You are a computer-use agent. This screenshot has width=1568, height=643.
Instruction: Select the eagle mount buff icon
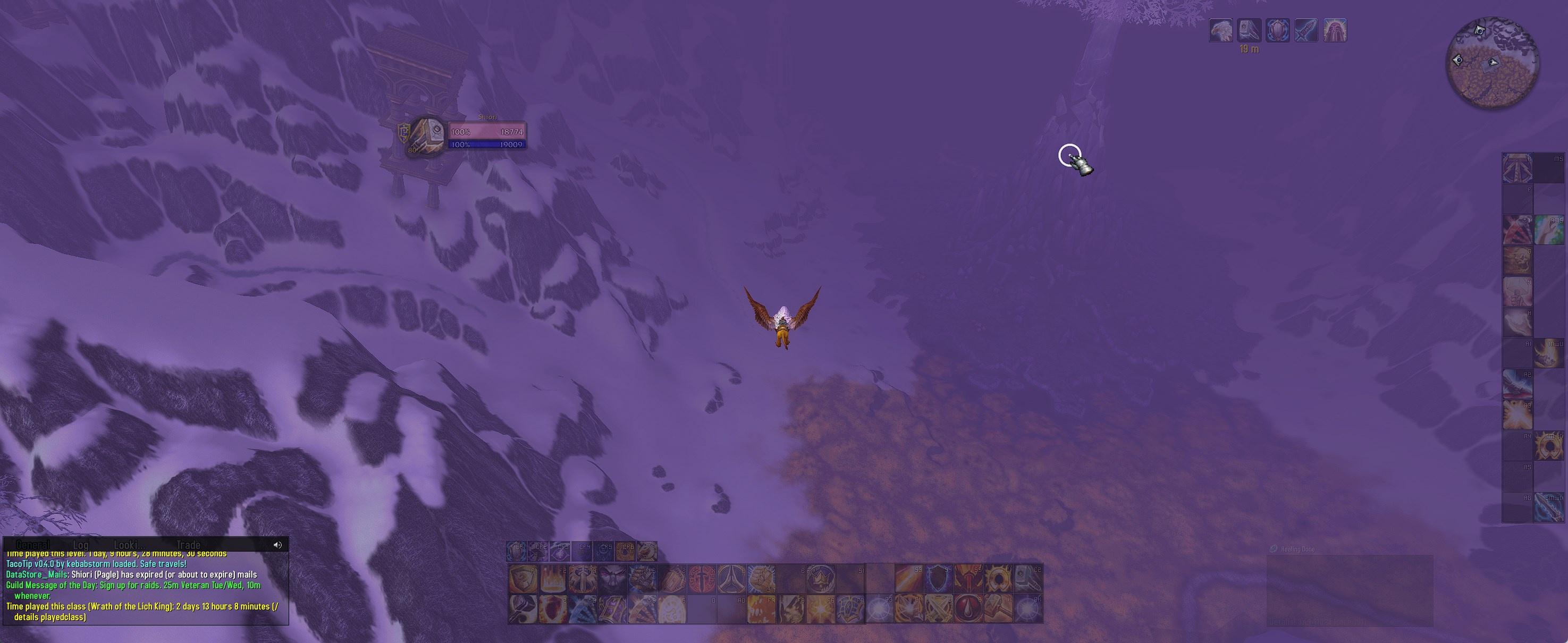(1220, 30)
